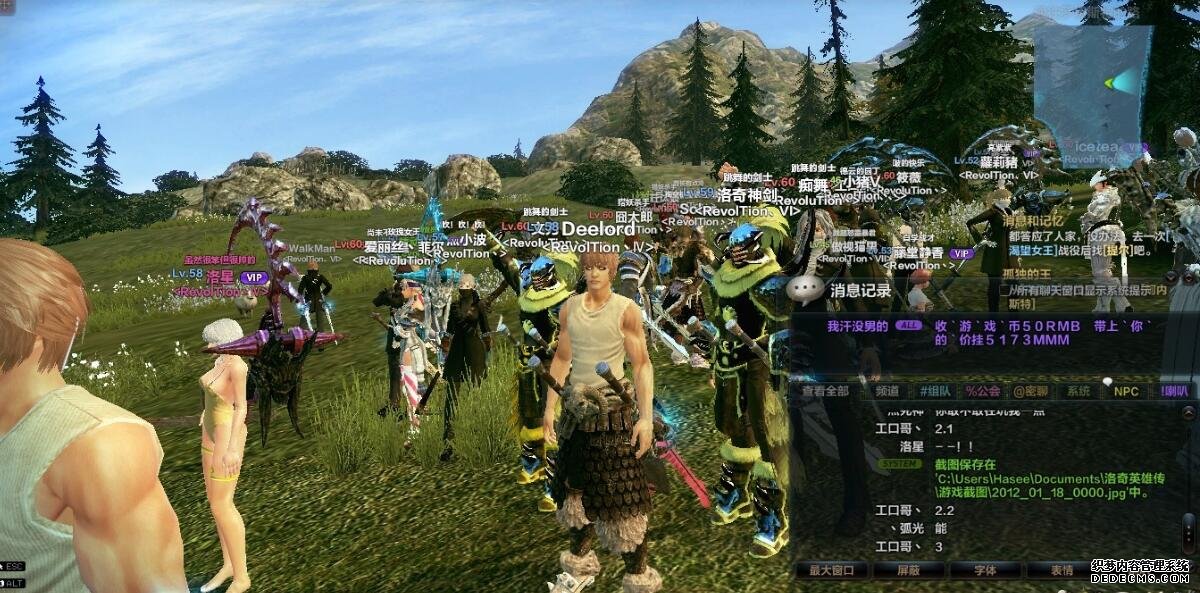
Task: Switch to the 查看全部 chat tab
Action: (x=825, y=391)
